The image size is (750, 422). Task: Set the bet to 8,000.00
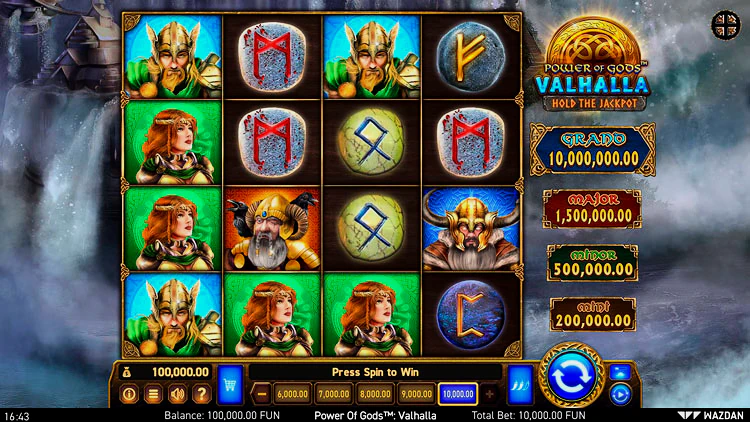374,394
